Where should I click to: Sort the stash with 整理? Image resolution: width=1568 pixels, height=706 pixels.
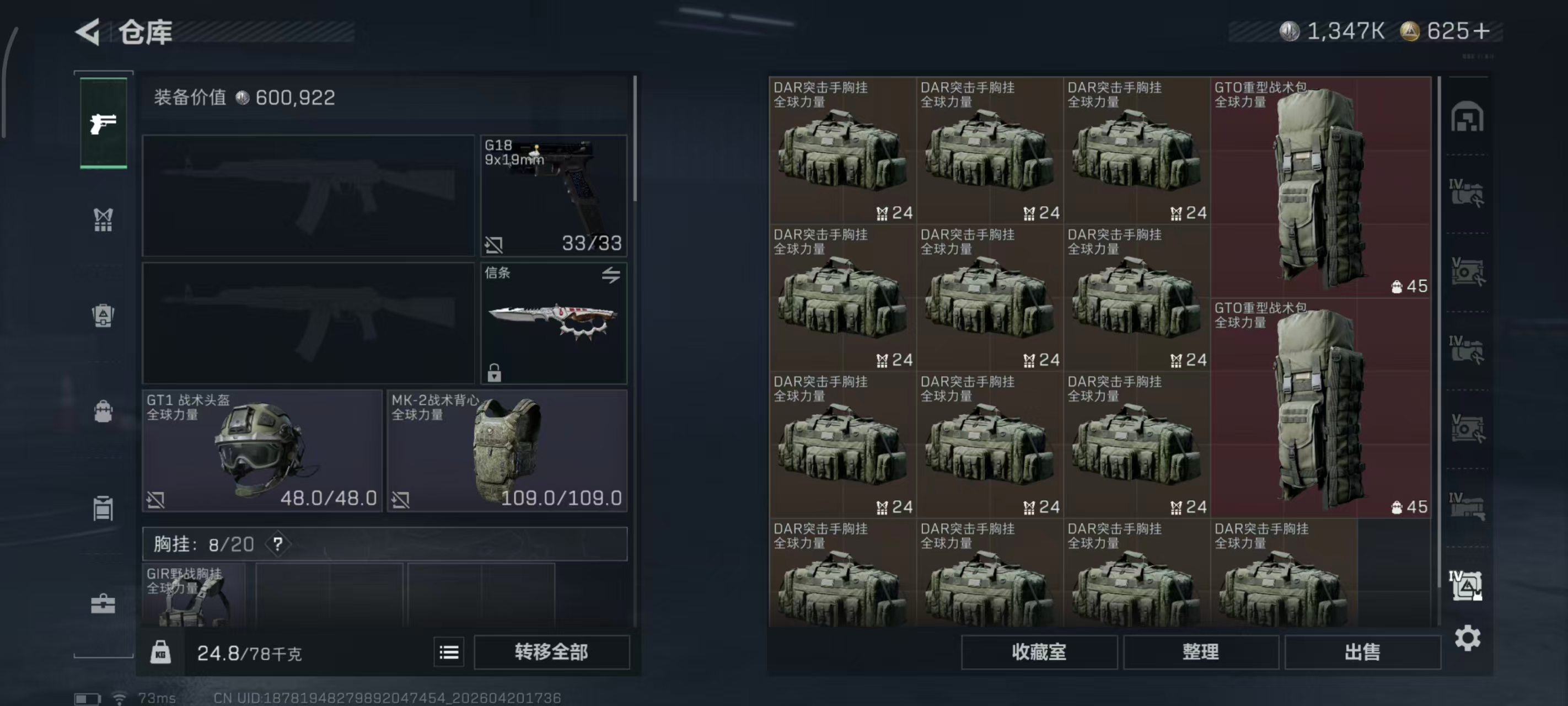(1200, 652)
